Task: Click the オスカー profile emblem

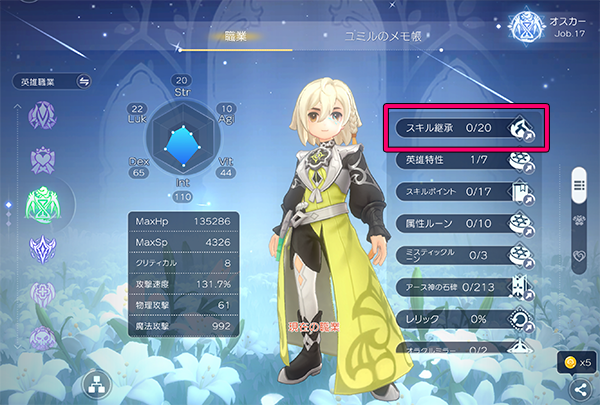Action: tap(525, 25)
